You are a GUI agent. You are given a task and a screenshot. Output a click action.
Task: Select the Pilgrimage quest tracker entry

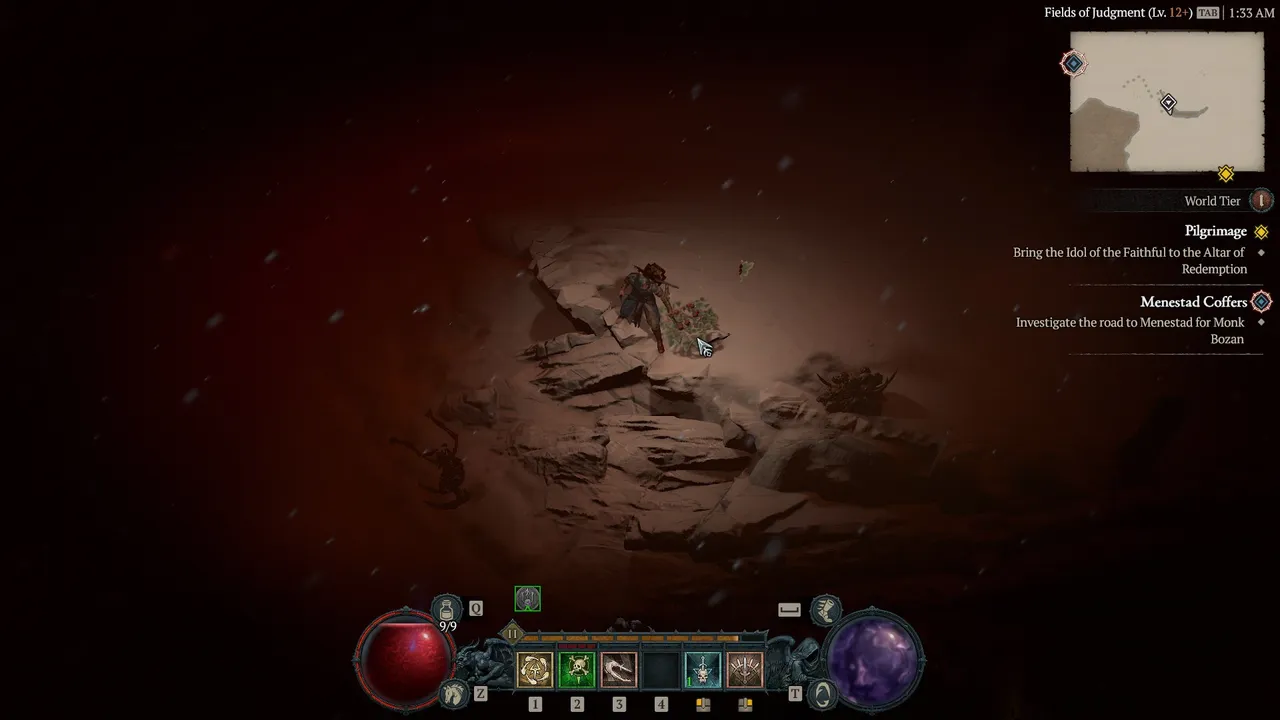pyautogui.click(x=1215, y=231)
